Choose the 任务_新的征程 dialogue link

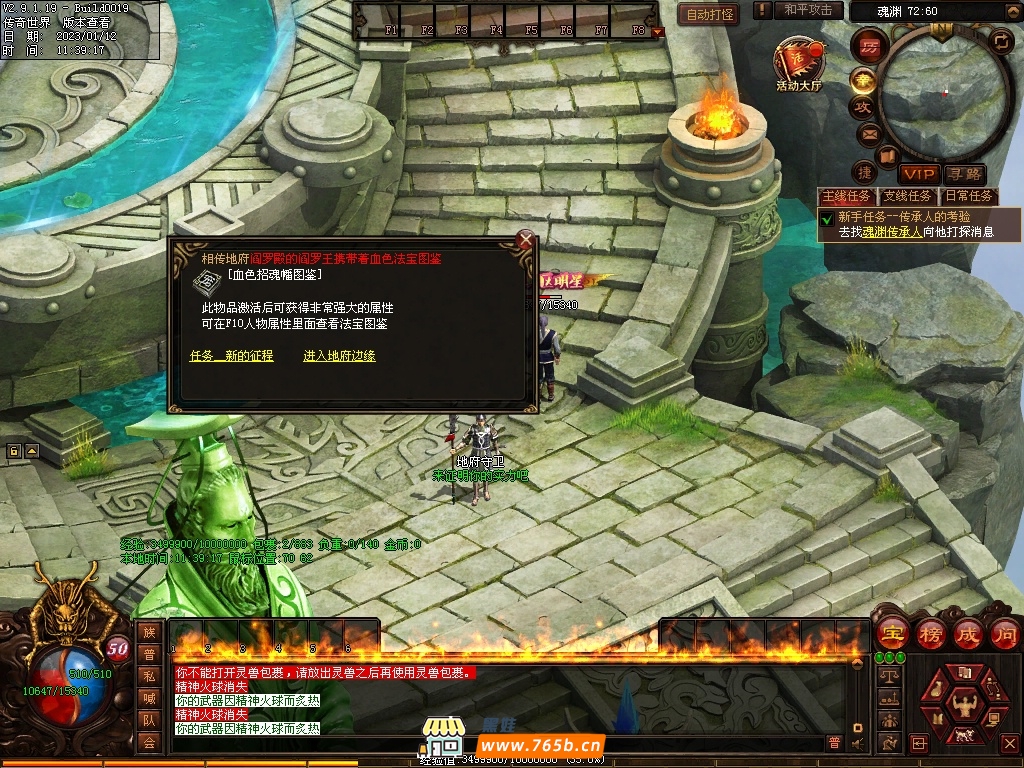coord(231,356)
